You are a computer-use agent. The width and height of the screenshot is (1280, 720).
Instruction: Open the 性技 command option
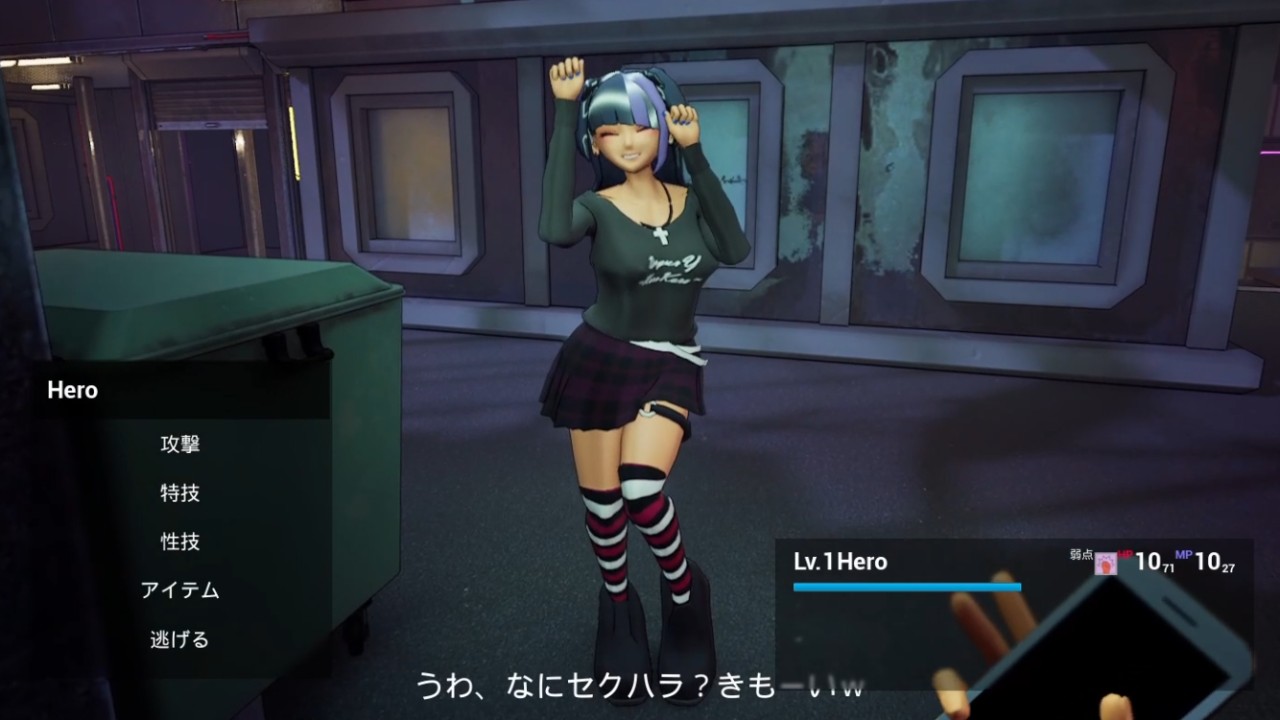180,542
